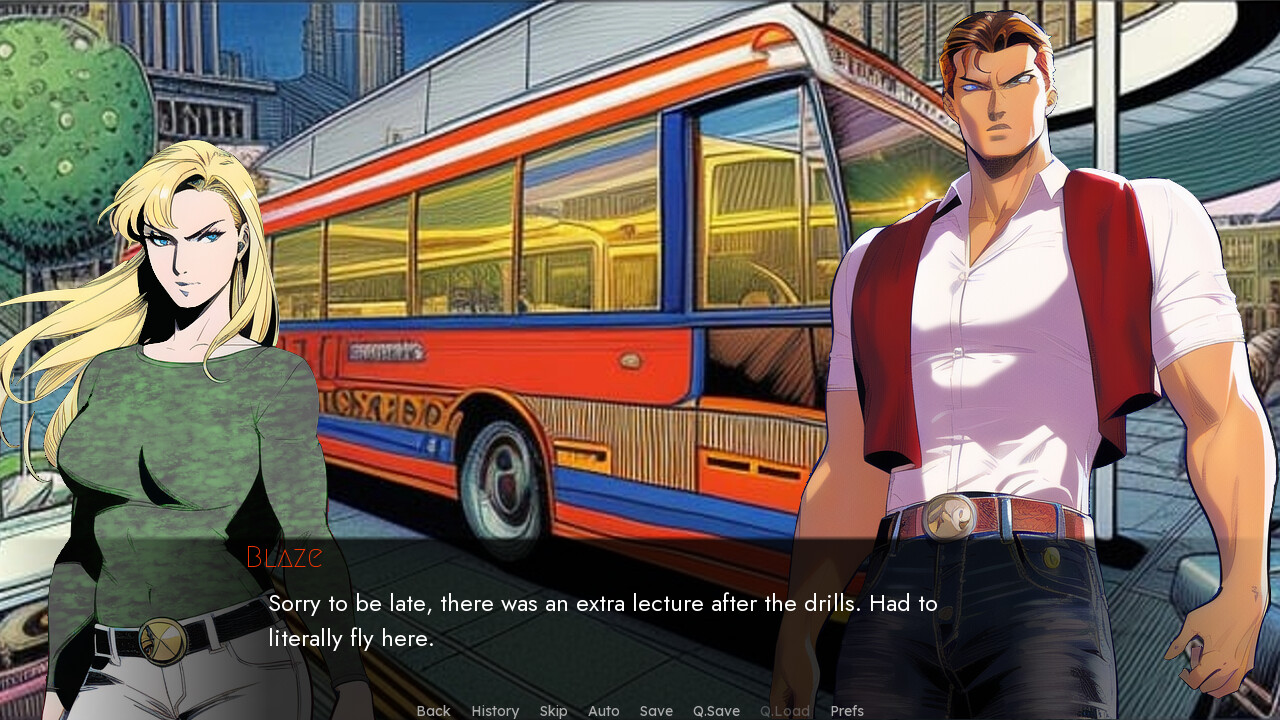Open the Save menu

(x=656, y=711)
